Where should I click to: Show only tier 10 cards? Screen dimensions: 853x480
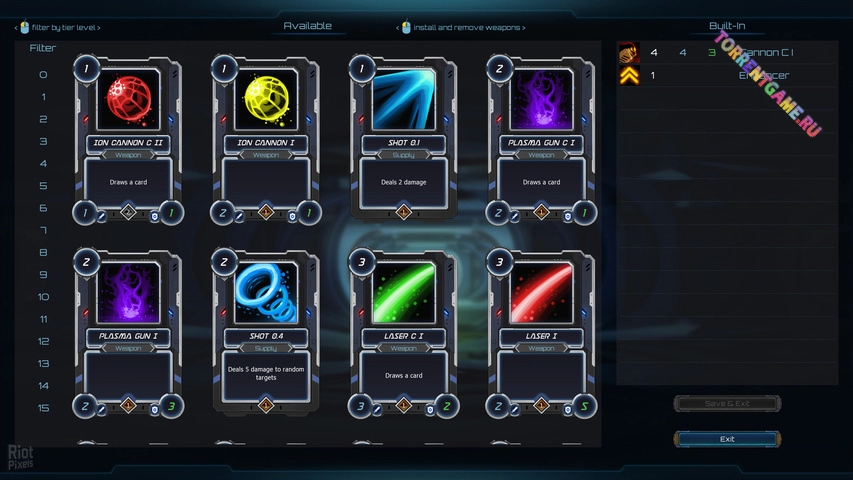pyautogui.click(x=43, y=297)
